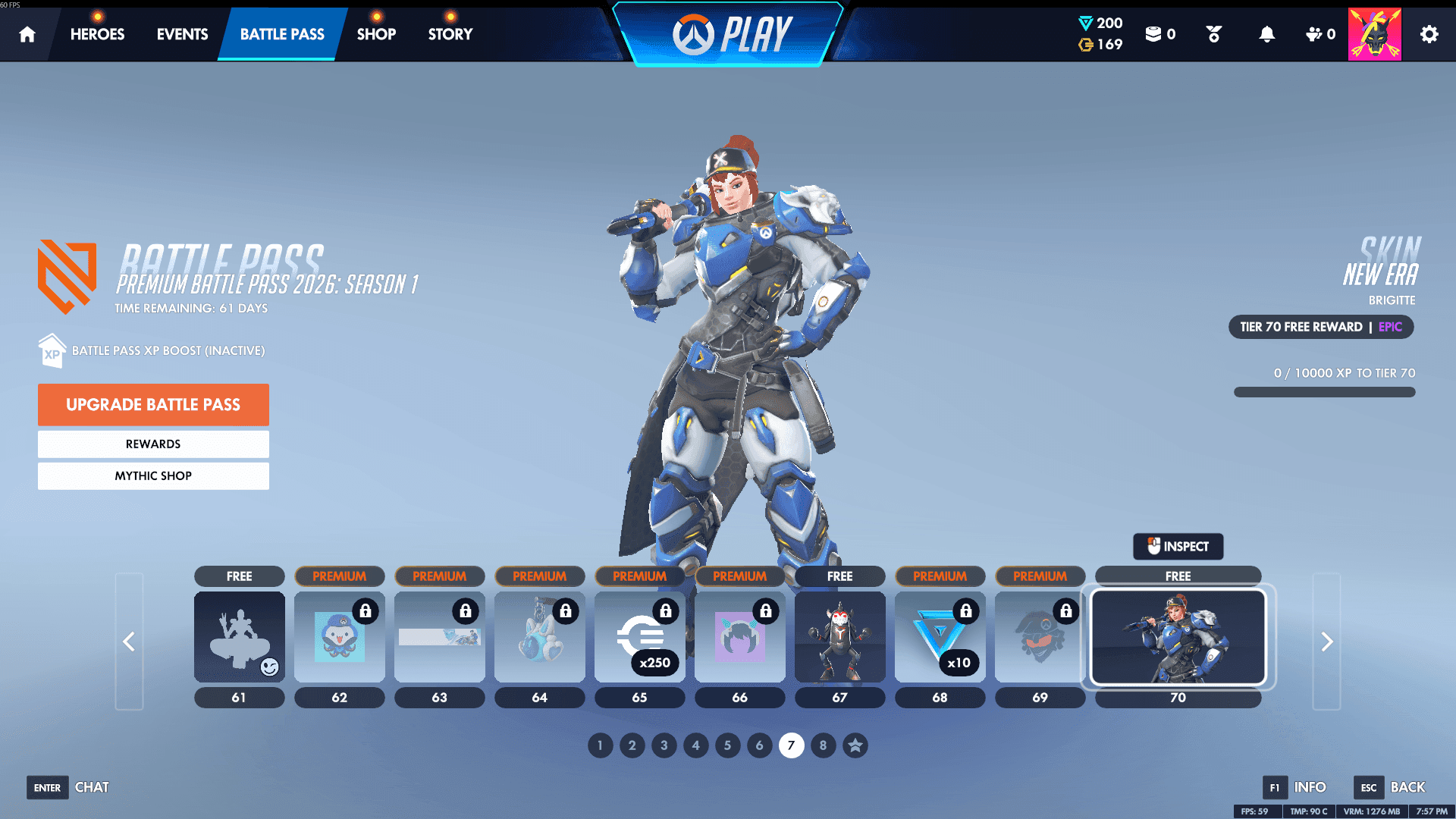The height and width of the screenshot is (819, 1456).
Task: Click the XP to Tier 70 progress bar
Action: pos(1324,392)
